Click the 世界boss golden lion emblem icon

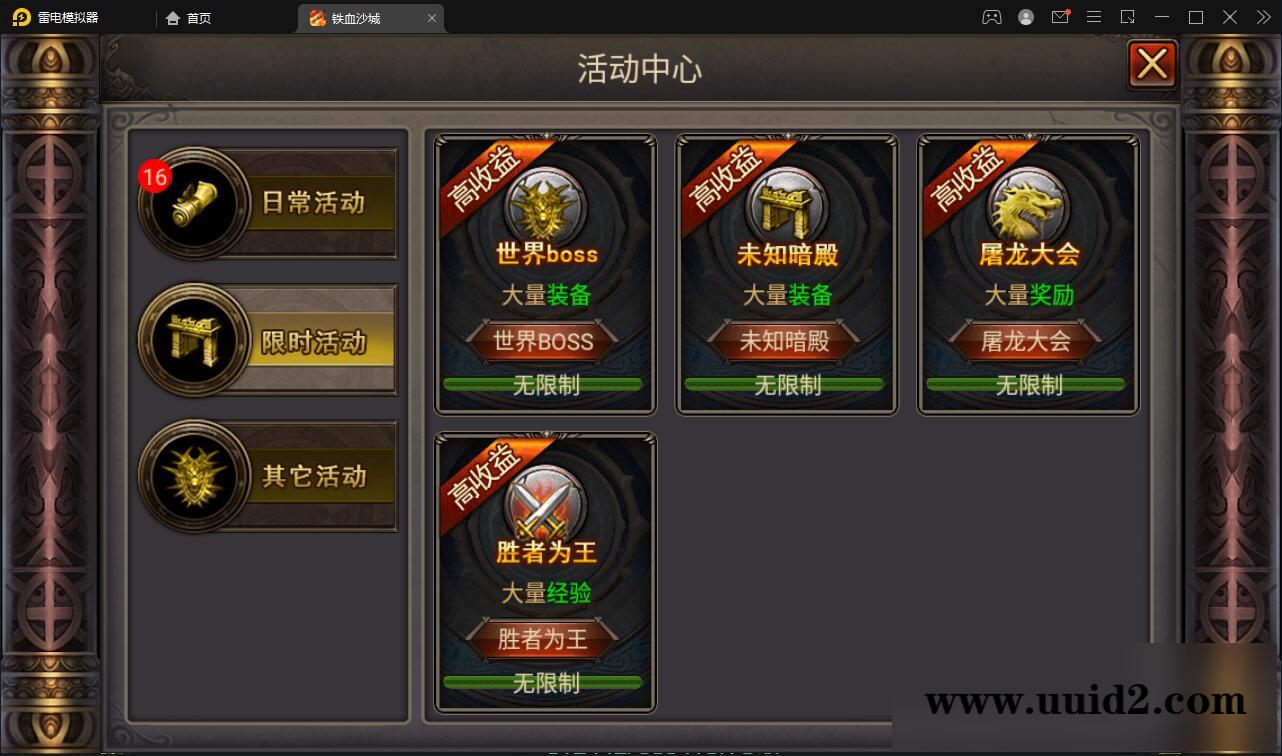[544, 205]
